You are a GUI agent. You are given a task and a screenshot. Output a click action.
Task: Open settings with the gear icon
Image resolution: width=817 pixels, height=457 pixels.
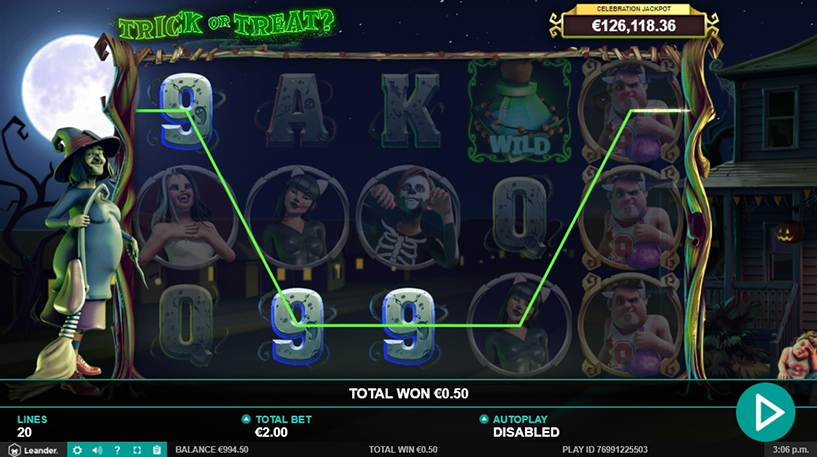[78, 450]
